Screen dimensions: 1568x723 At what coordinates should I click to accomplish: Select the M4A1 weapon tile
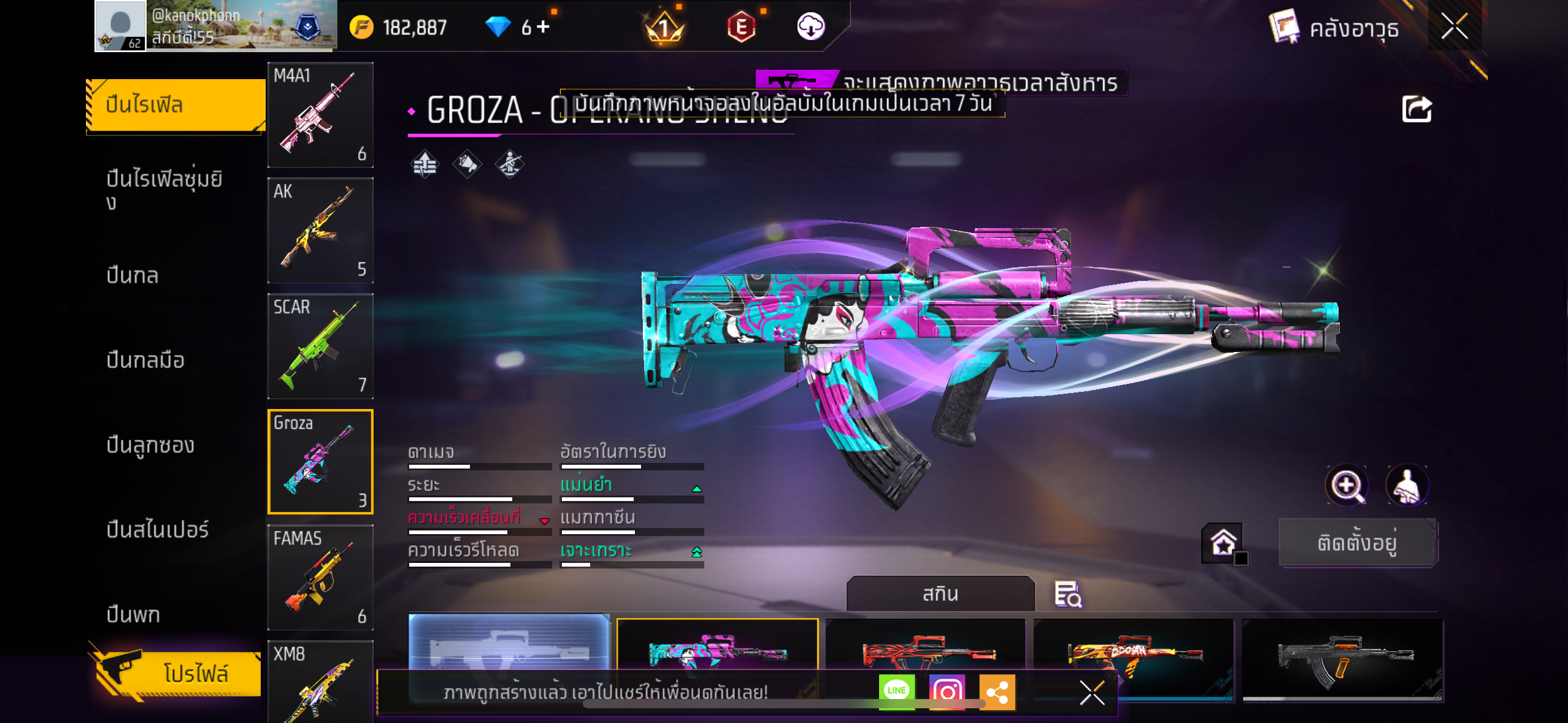pos(320,115)
